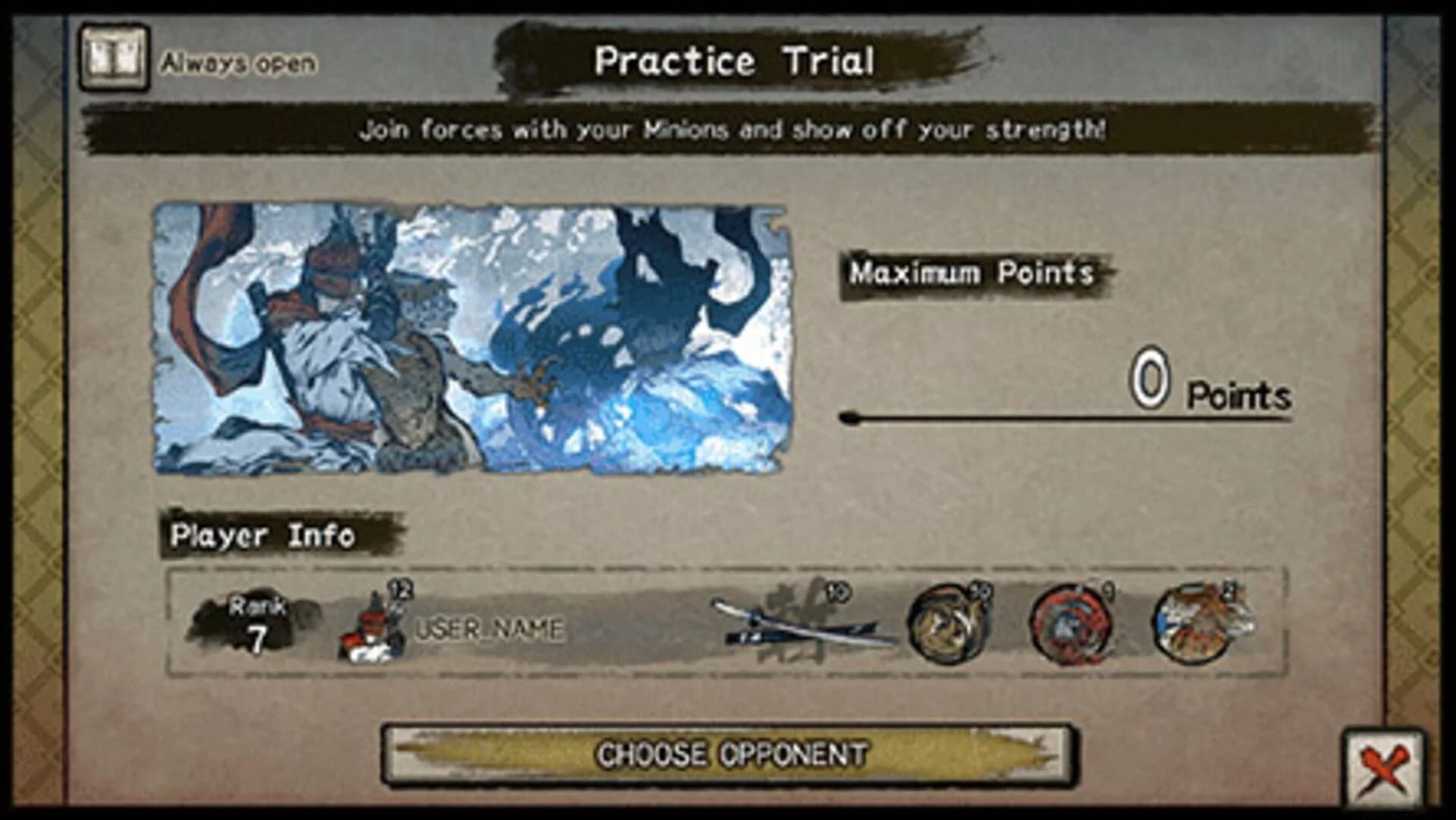Click the Player Info section header

[262, 534]
